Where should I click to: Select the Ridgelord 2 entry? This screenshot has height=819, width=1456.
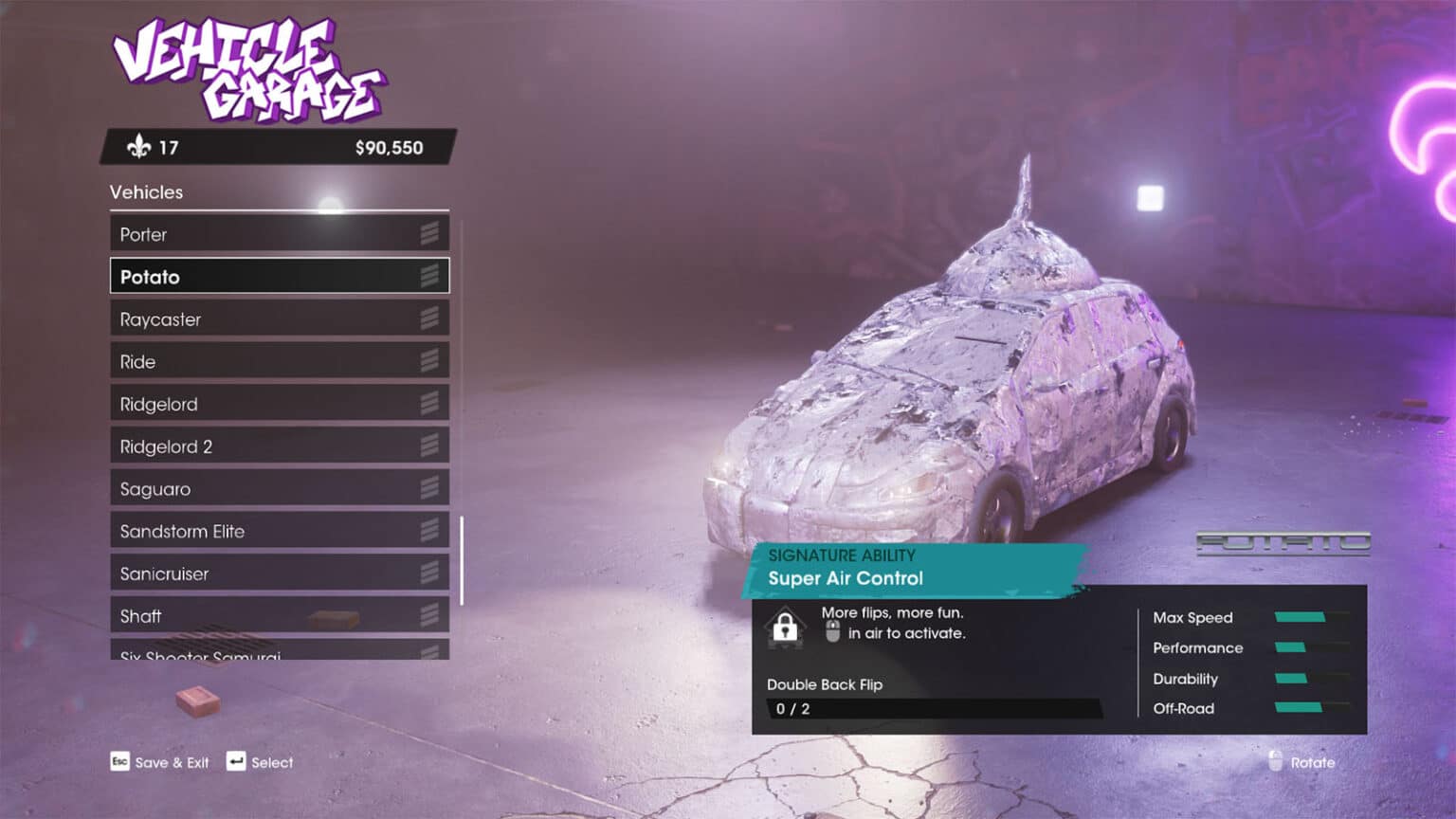pyautogui.click(x=279, y=446)
